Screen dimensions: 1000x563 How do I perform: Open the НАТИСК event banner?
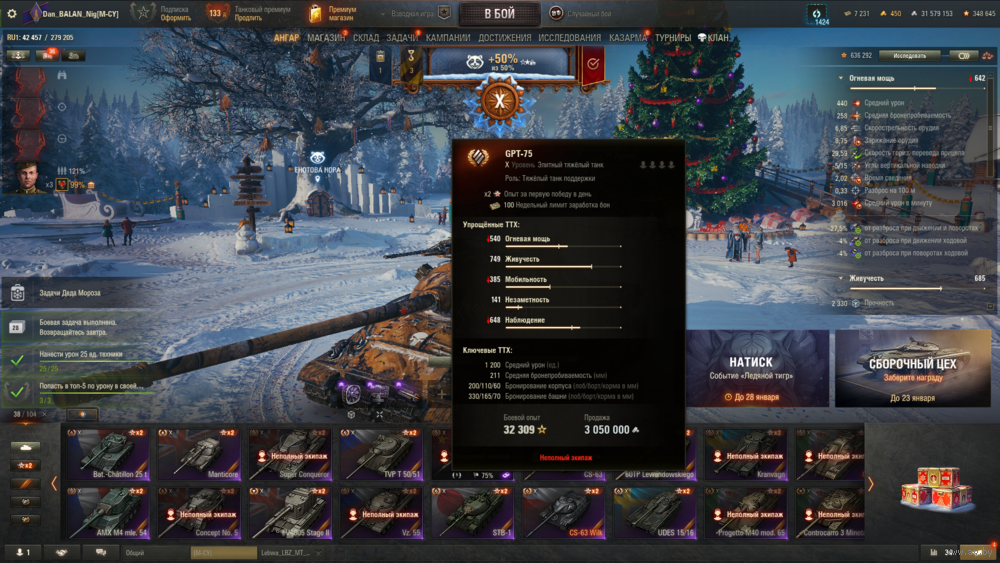tap(750, 370)
